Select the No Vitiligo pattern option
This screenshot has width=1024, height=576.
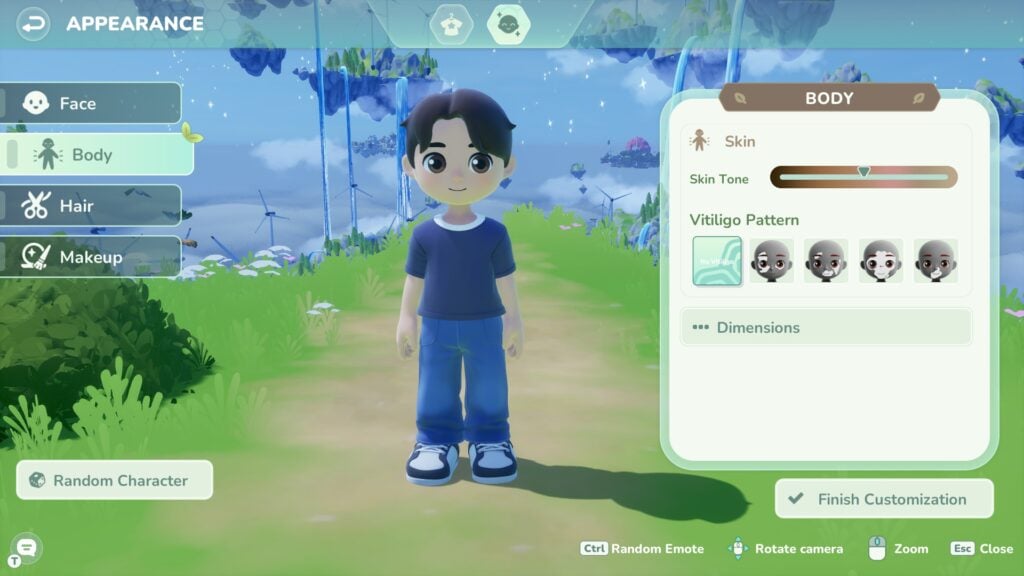coord(717,261)
